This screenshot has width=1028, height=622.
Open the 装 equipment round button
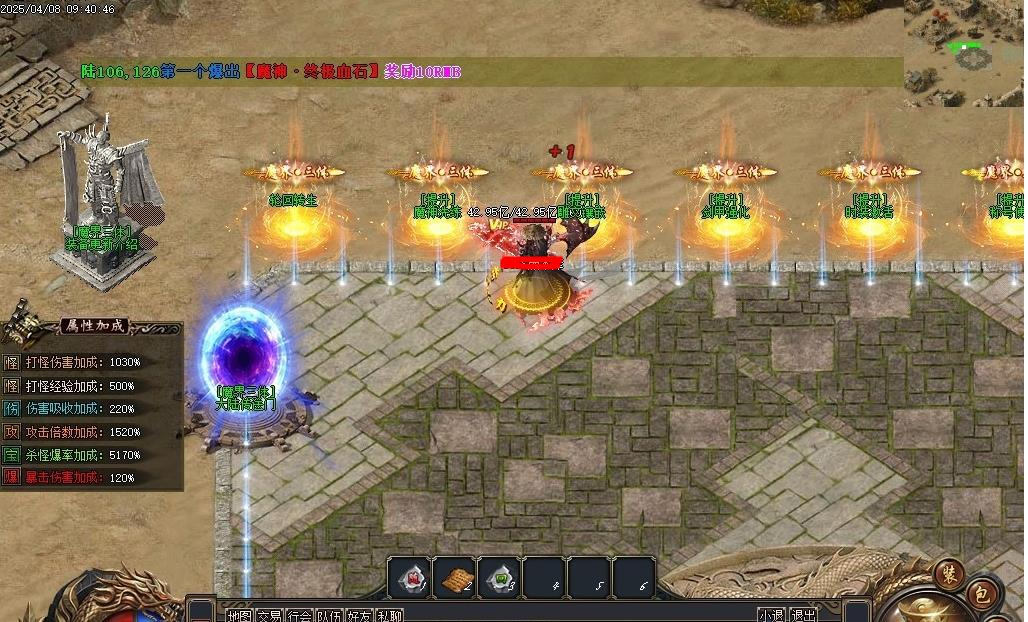(948, 572)
